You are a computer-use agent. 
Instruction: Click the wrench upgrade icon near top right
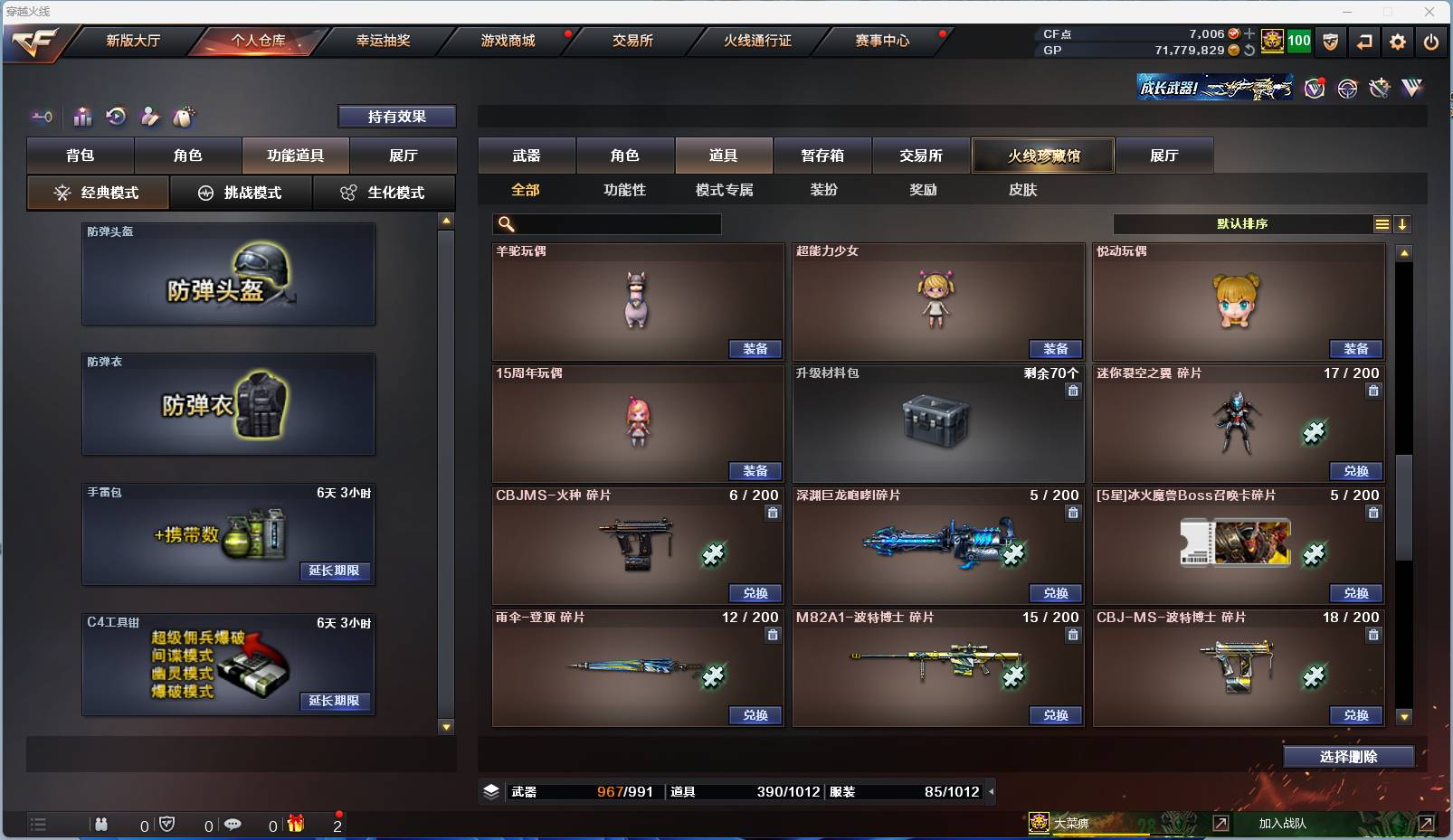click(x=1379, y=88)
